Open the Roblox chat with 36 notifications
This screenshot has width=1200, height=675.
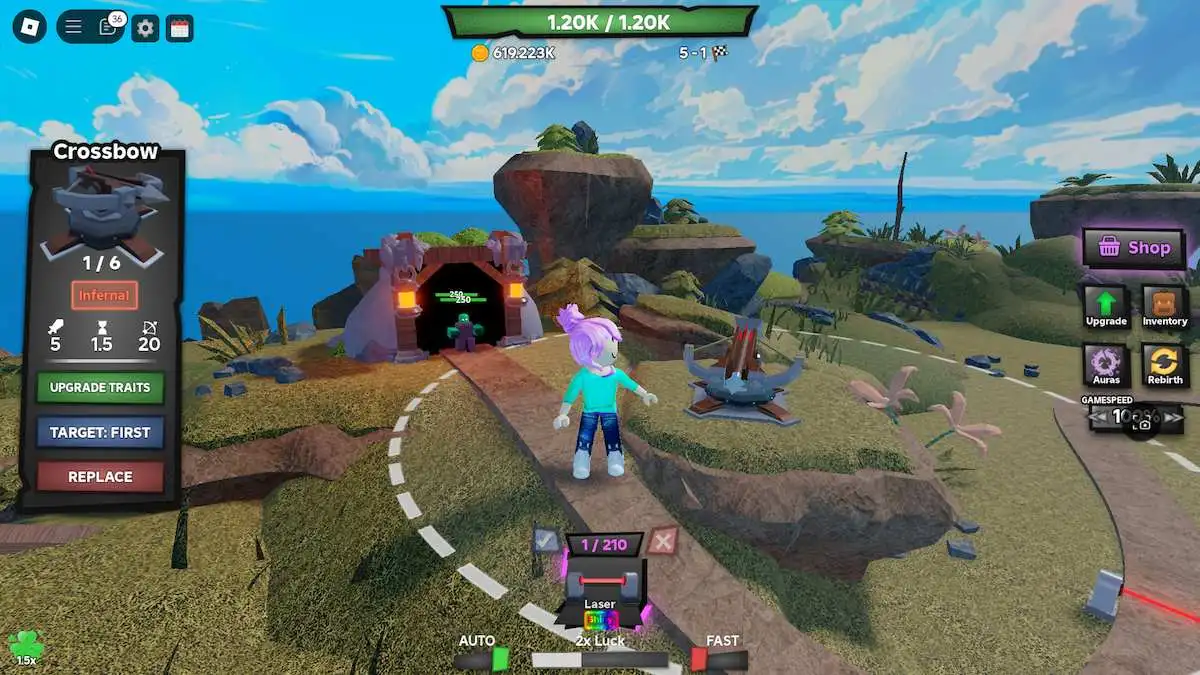click(108, 27)
